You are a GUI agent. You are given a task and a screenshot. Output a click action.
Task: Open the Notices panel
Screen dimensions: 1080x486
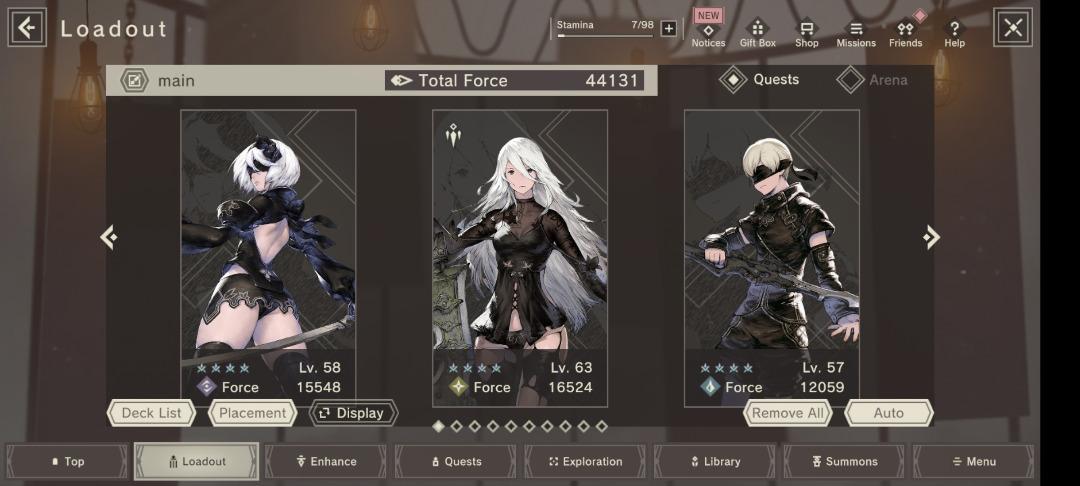(x=708, y=34)
